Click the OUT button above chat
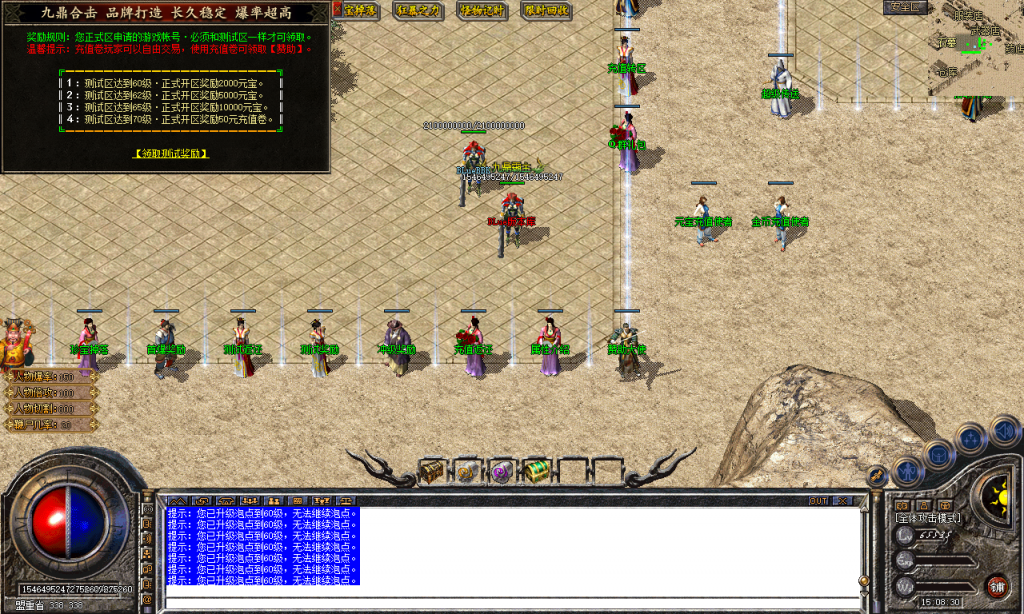This screenshot has width=1024, height=614. (818, 500)
